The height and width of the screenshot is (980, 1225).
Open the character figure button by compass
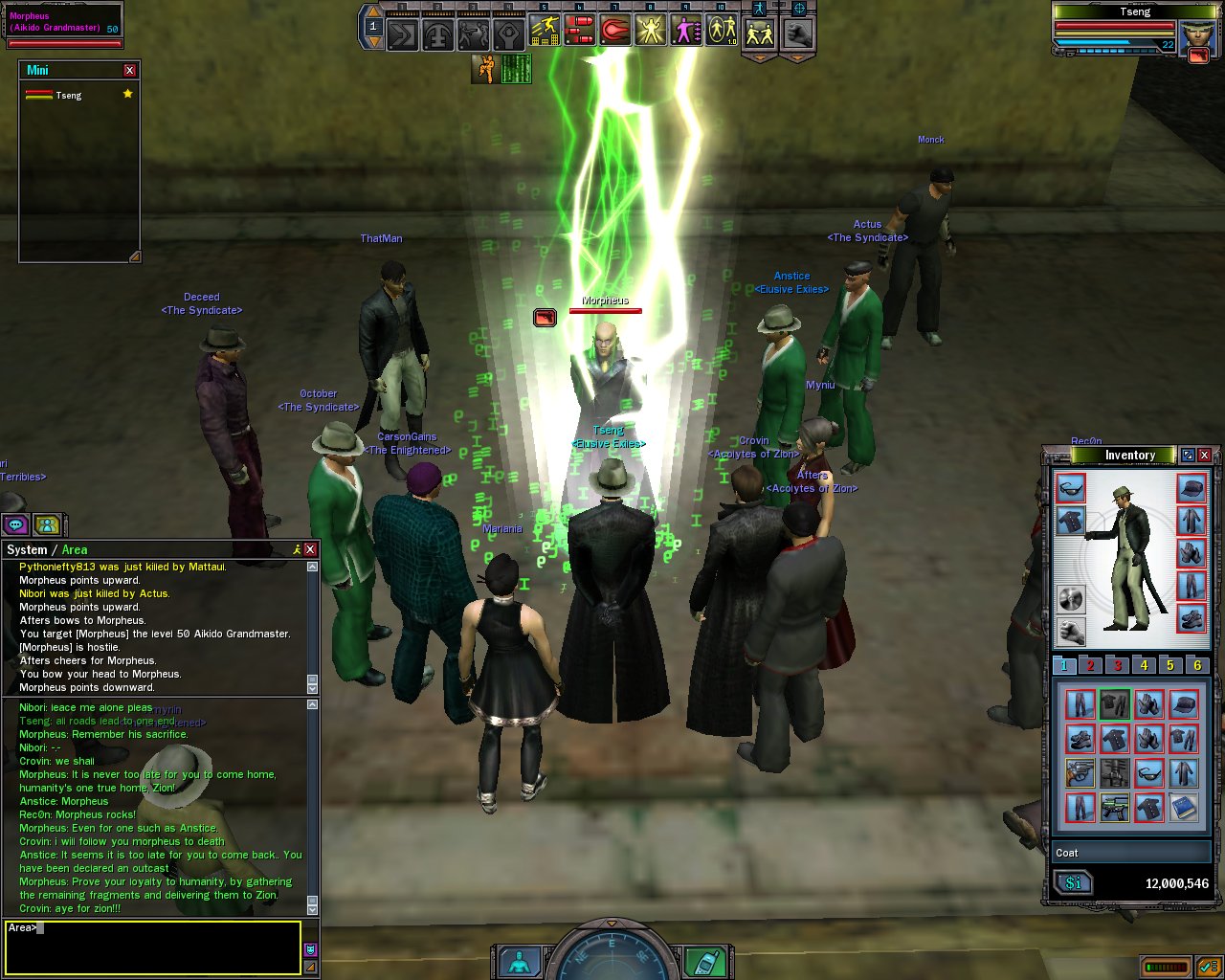tap(520, 961)
